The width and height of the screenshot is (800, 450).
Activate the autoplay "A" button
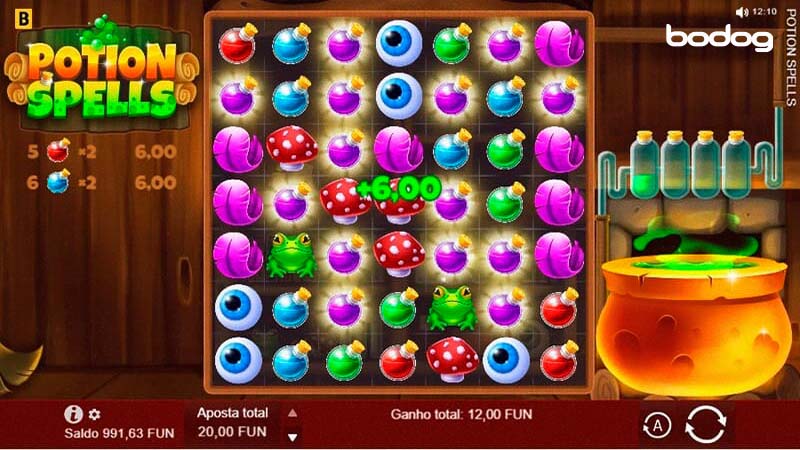(x=657, y=426)
